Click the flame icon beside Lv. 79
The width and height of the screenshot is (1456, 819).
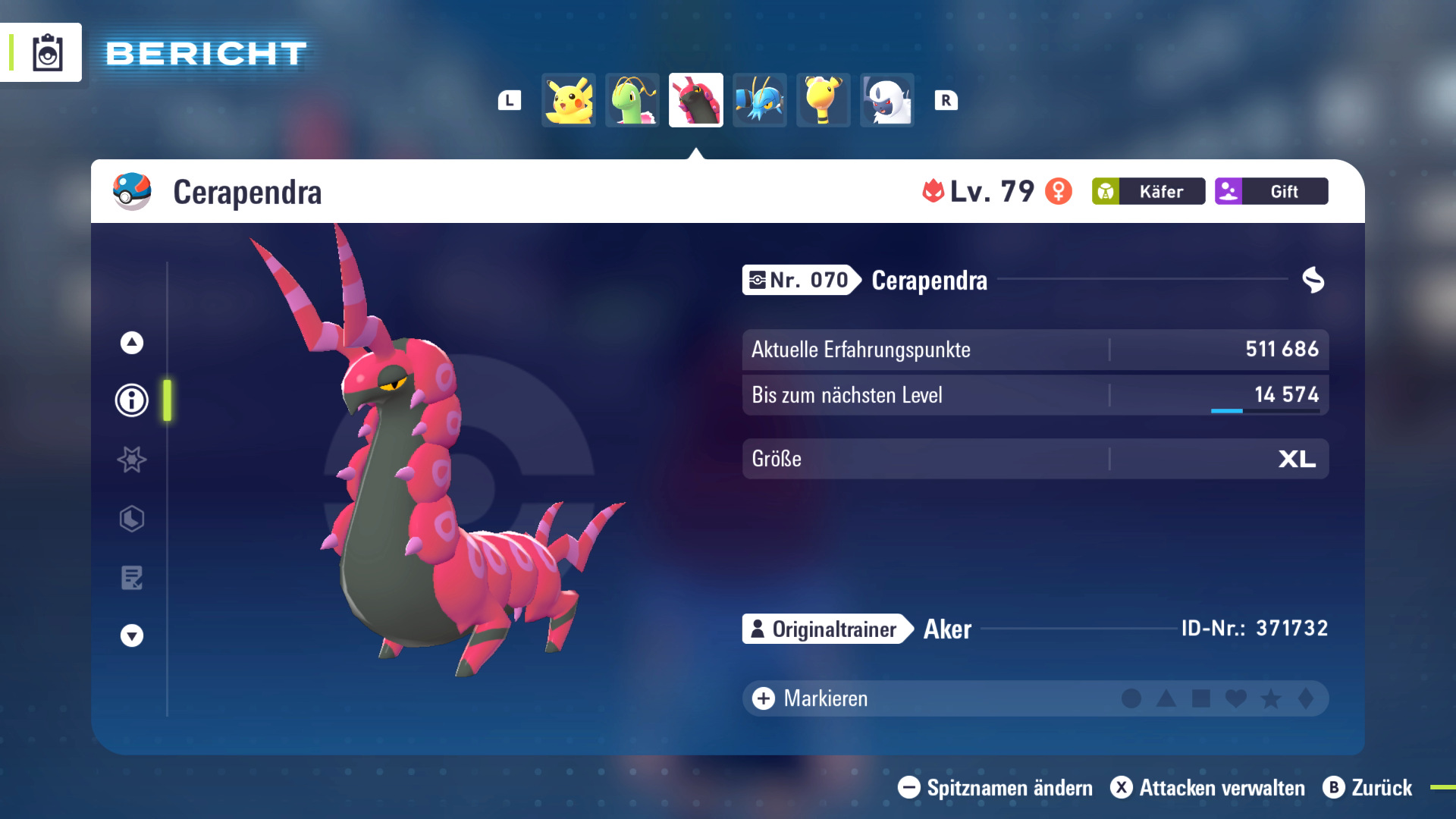click(934, 192)
